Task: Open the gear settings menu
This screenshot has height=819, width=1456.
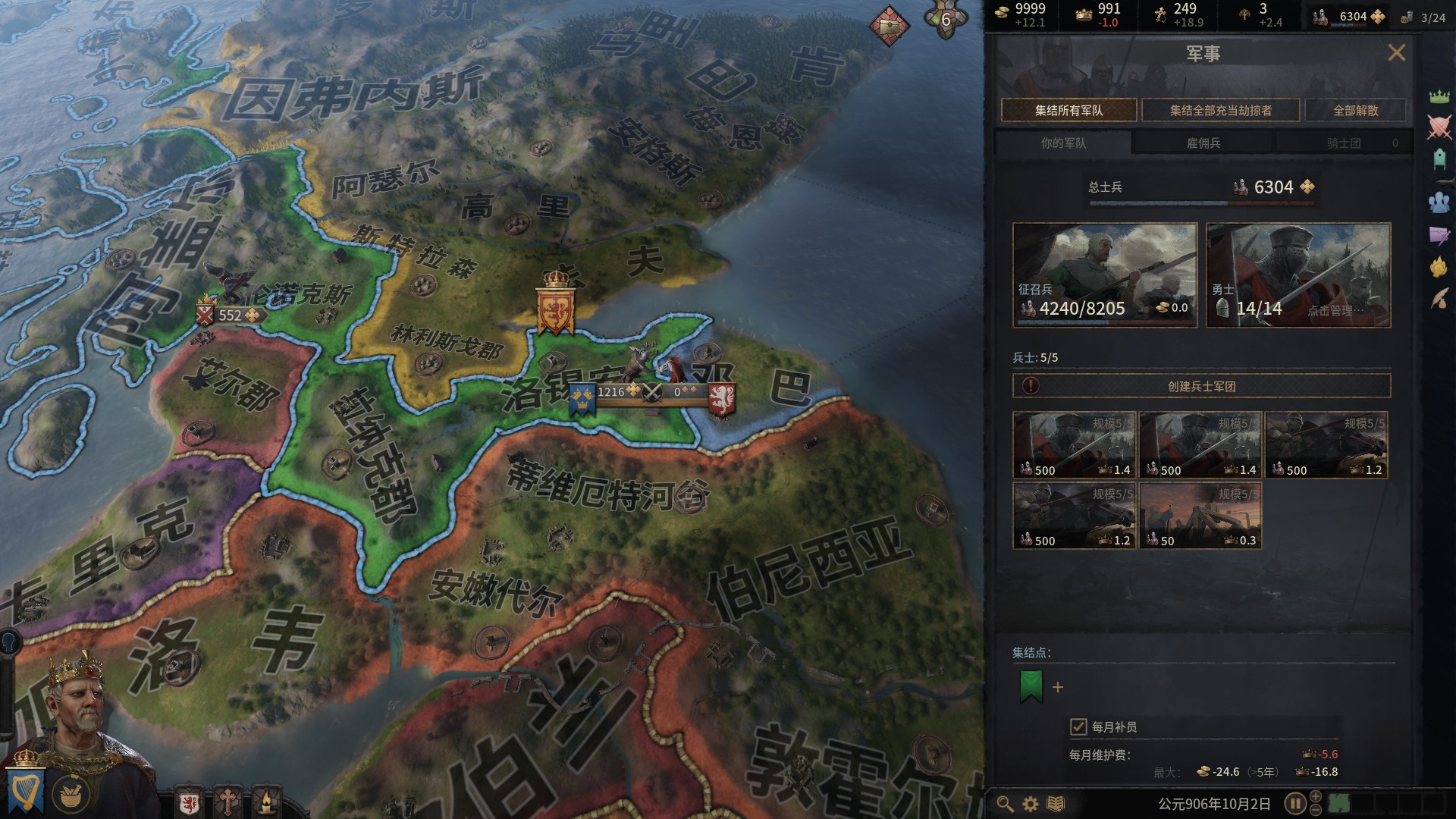Action: point(1030,804)
